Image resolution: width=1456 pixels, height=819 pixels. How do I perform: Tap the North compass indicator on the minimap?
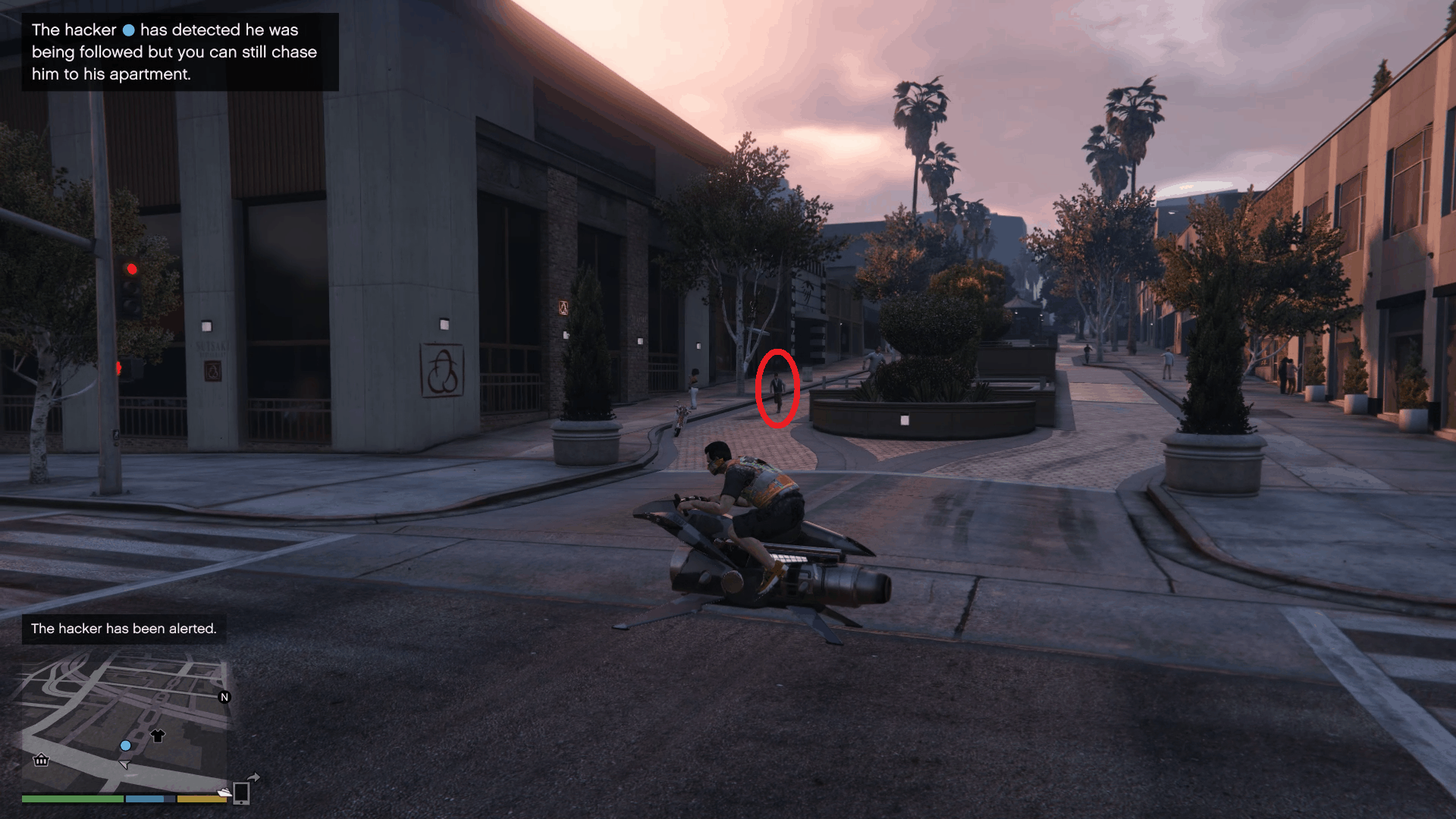click(224, 697)
